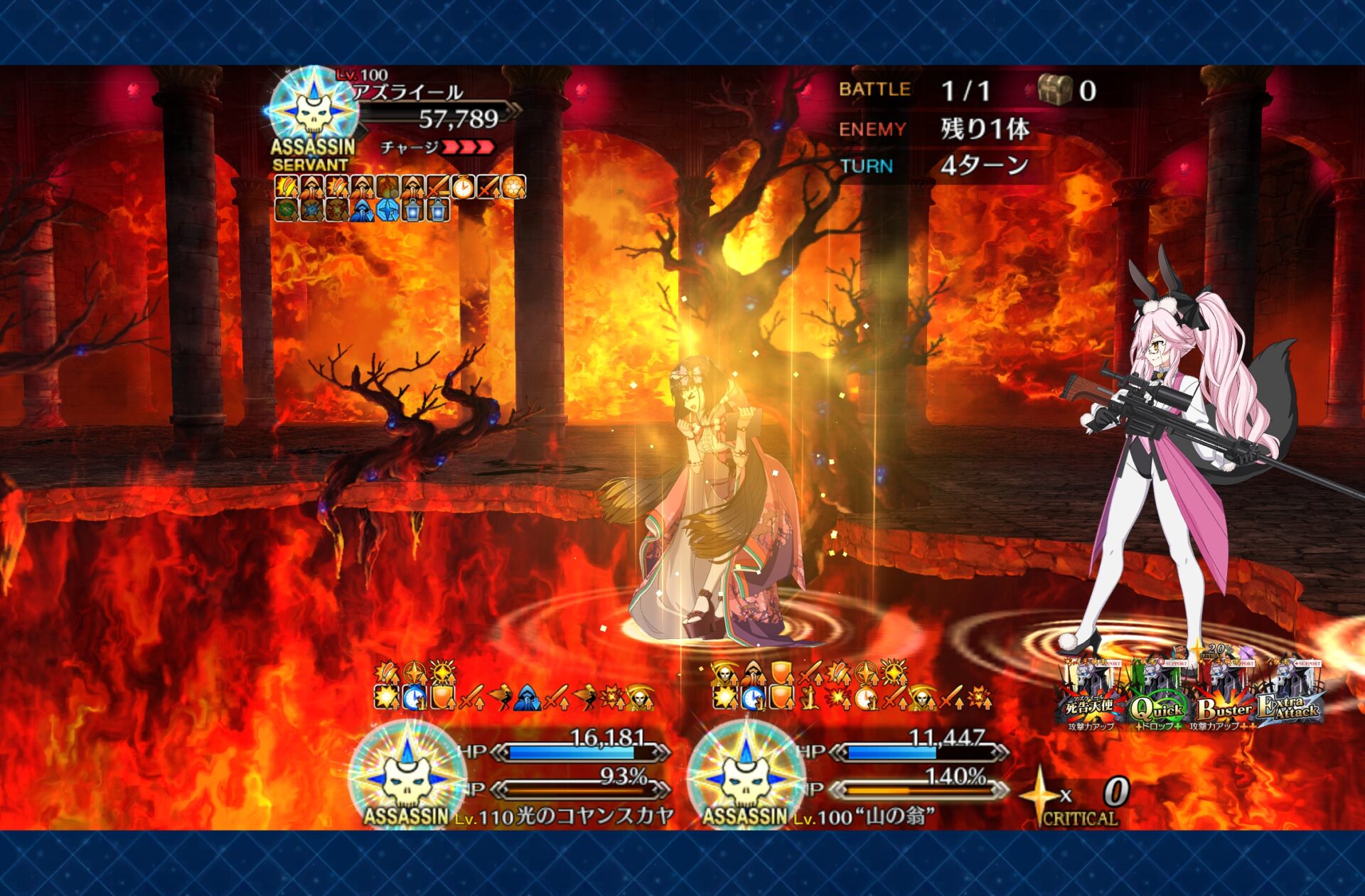The height and width of the screenshot is (896, 1365).
Task: Click the enemy's orange stopwatch buff icon
Action: coord(463,187)
